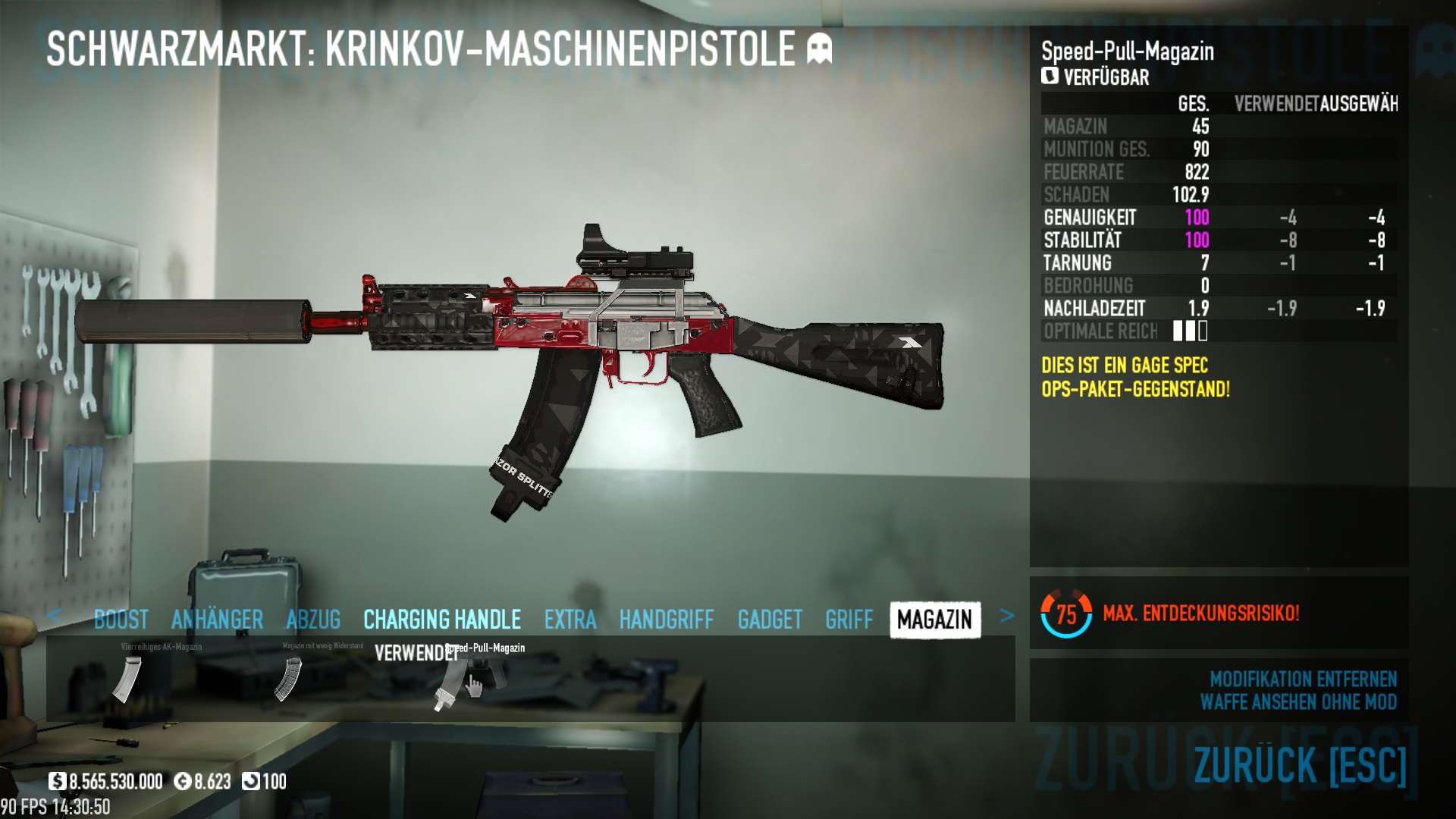
Task: Switch to the Boost category
Action: pyautogui.click(x=121, y=620)
